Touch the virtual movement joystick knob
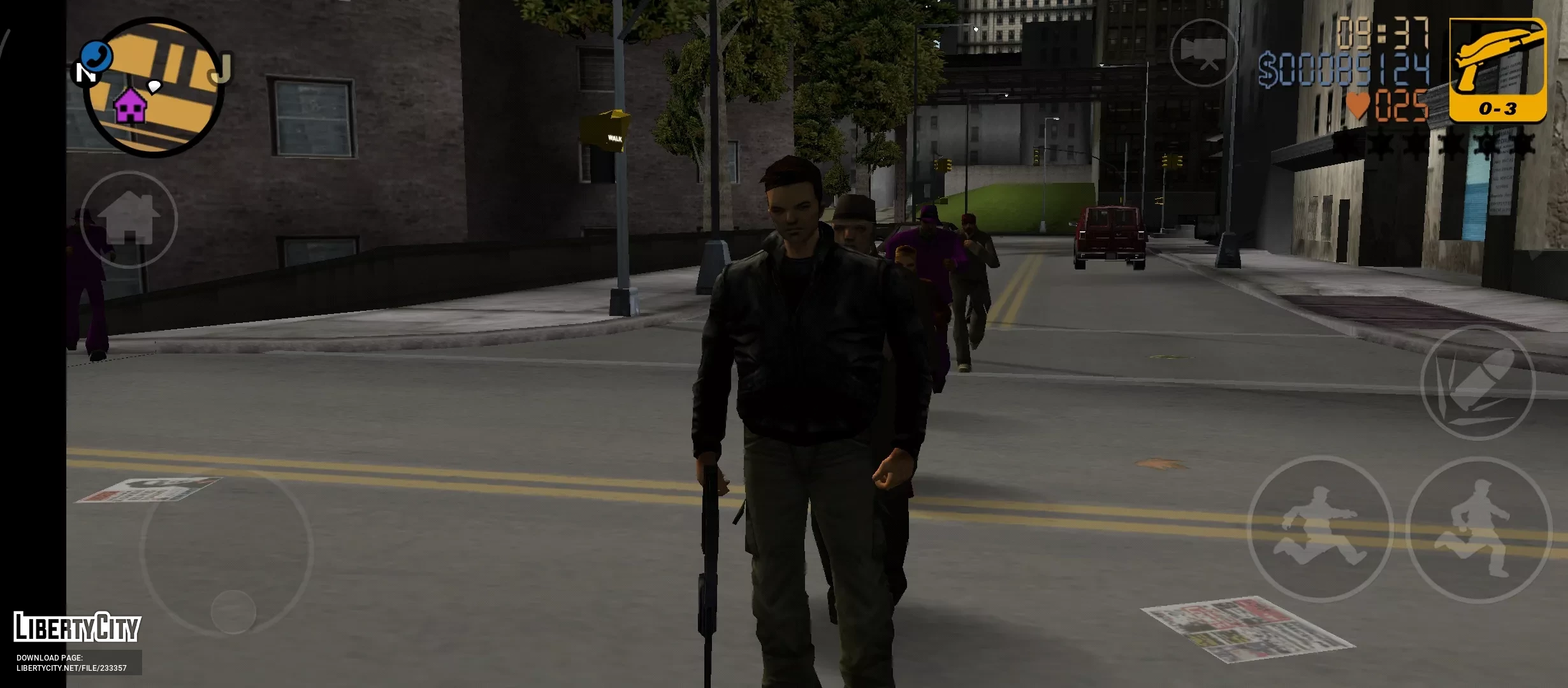 click(233, 612)
